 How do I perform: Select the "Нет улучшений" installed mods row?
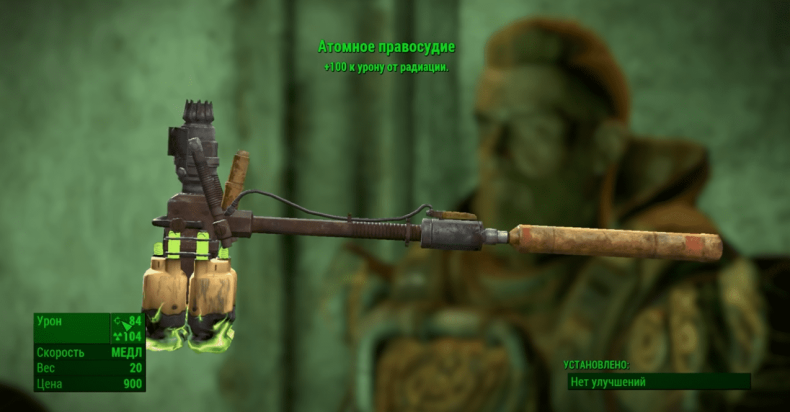pyautogui.click(x=656, y=382)
